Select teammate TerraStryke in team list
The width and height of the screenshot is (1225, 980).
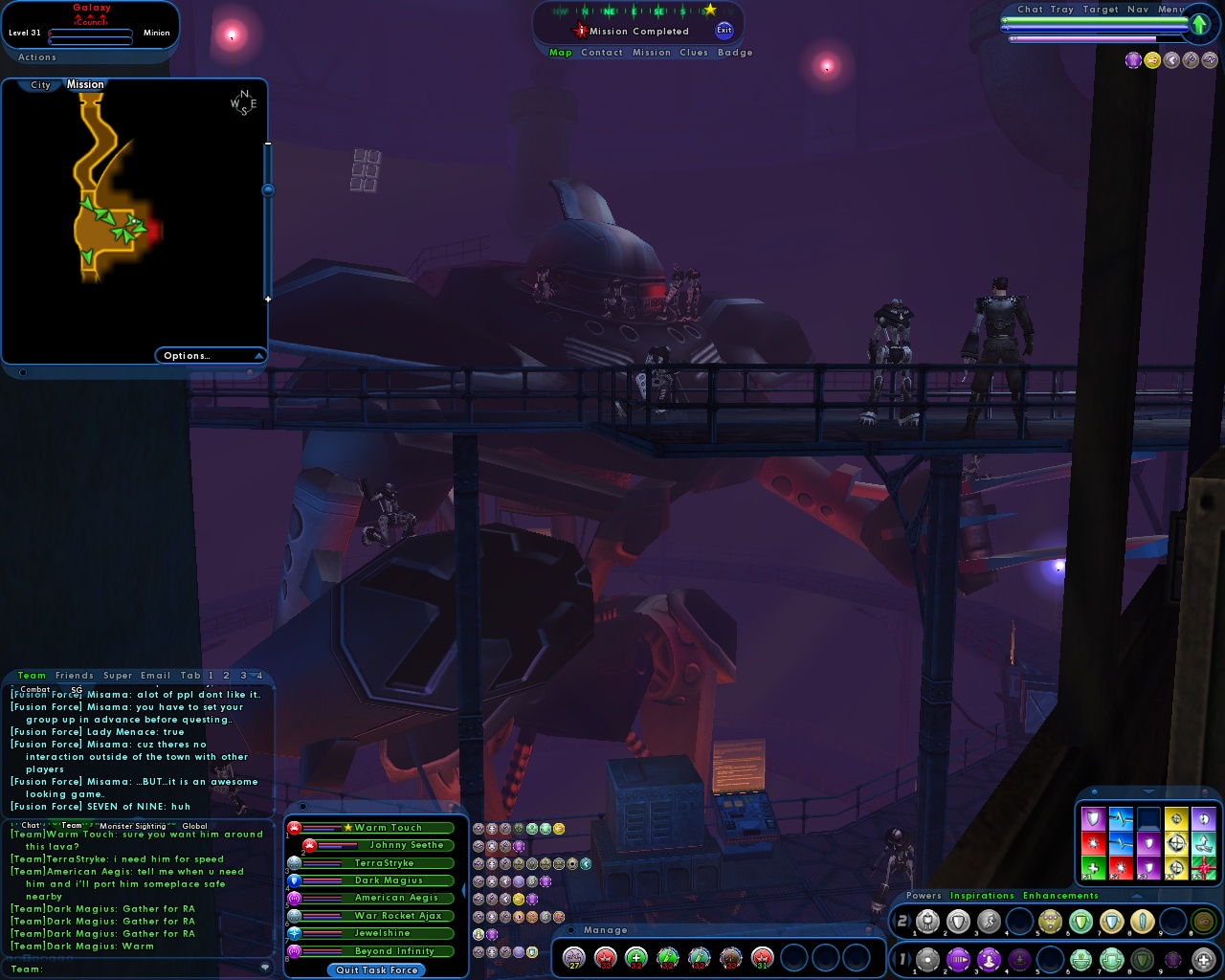385,863
